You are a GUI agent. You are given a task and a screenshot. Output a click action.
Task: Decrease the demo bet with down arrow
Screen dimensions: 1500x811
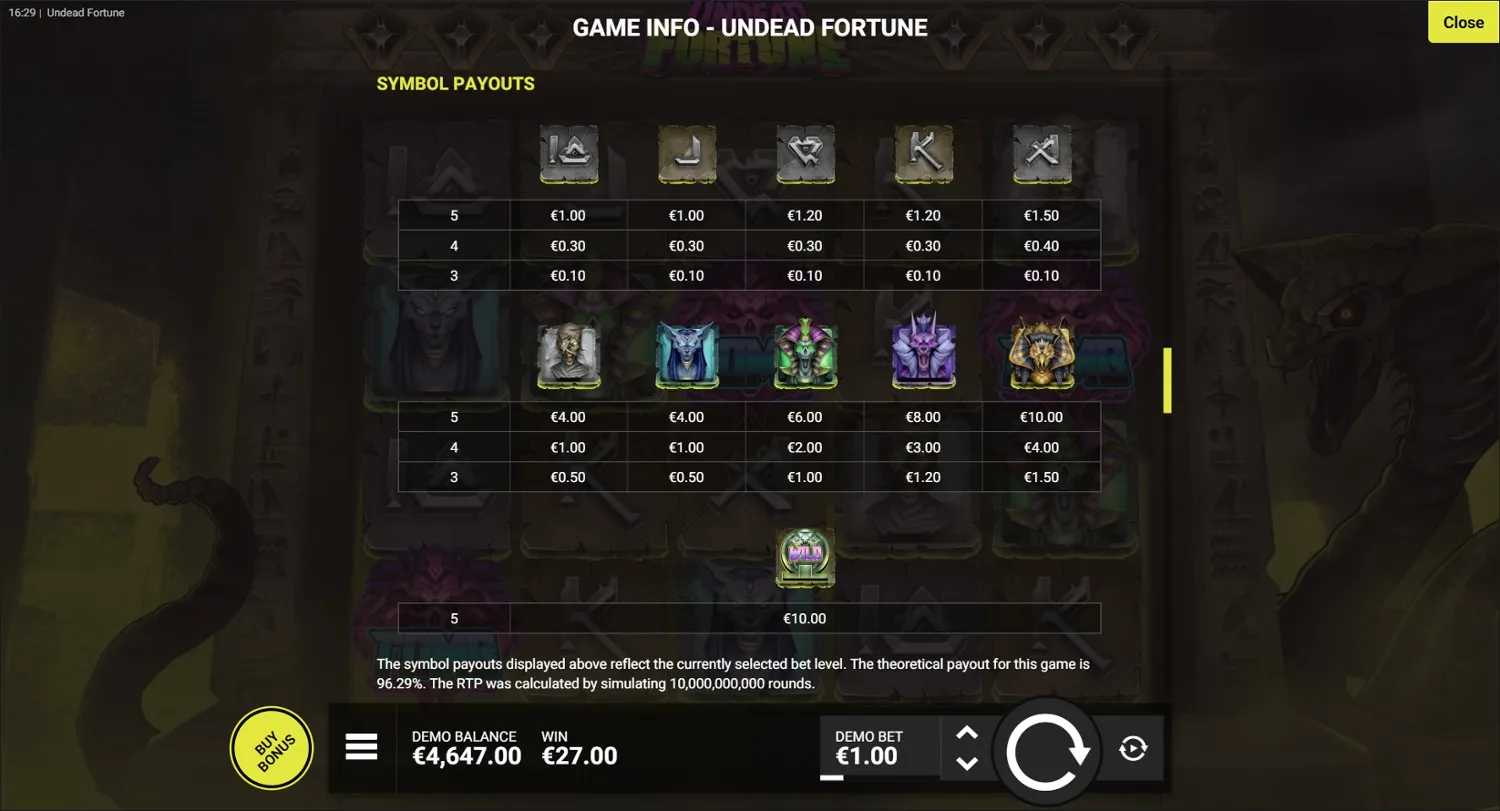pos(967,765)
